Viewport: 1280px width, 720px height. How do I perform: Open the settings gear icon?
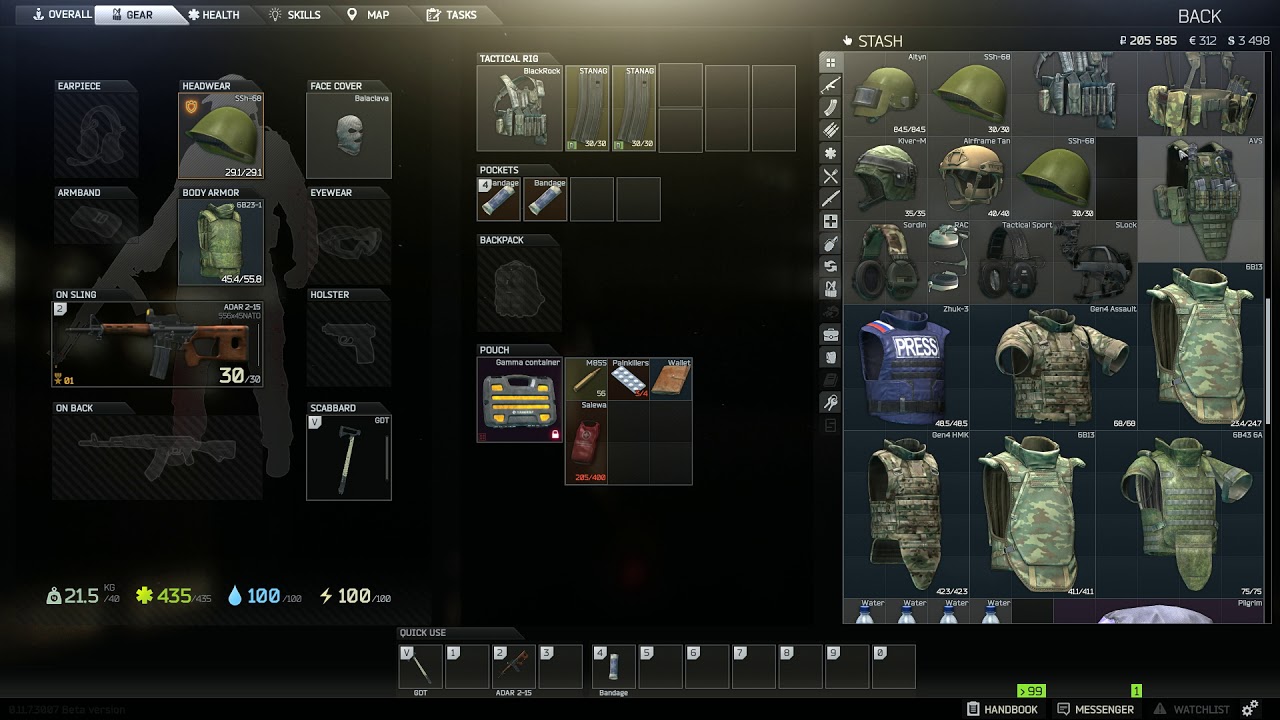[1250, 709]
